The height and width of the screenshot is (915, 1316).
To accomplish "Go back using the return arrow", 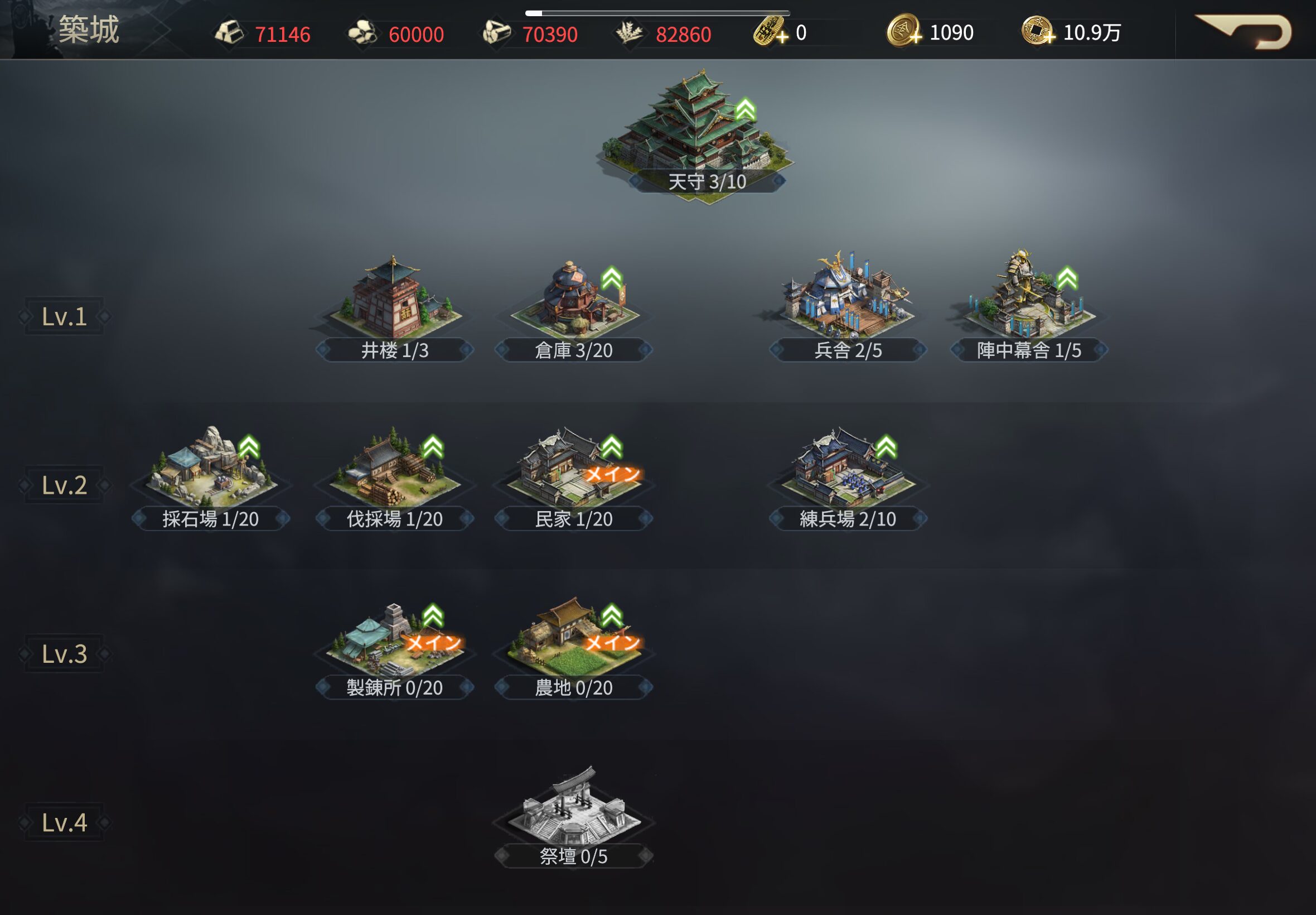I will click(1245, 32).
